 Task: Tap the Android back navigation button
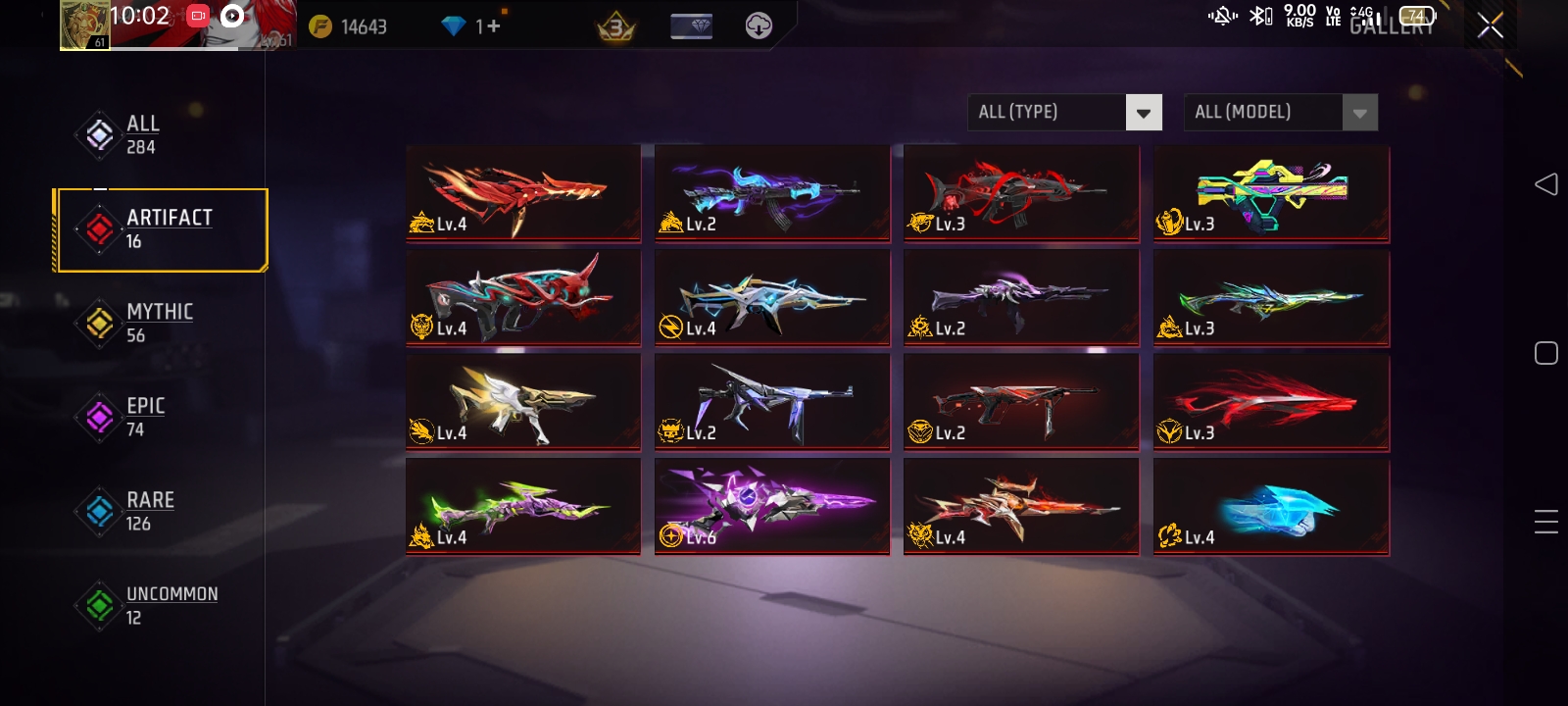[1545, 184]
